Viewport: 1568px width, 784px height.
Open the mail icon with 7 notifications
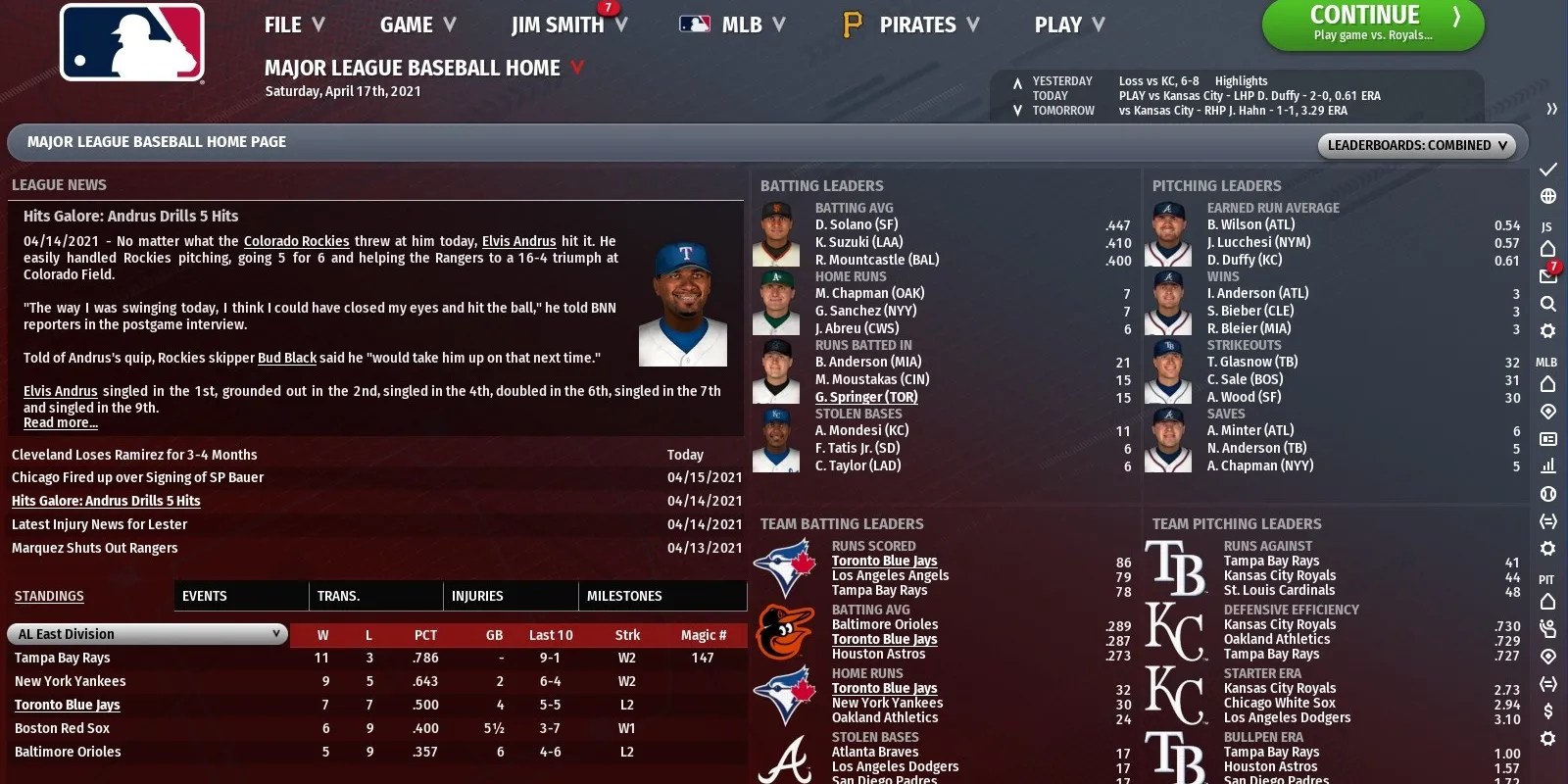pyautogui.click(x=1549, y=276)
